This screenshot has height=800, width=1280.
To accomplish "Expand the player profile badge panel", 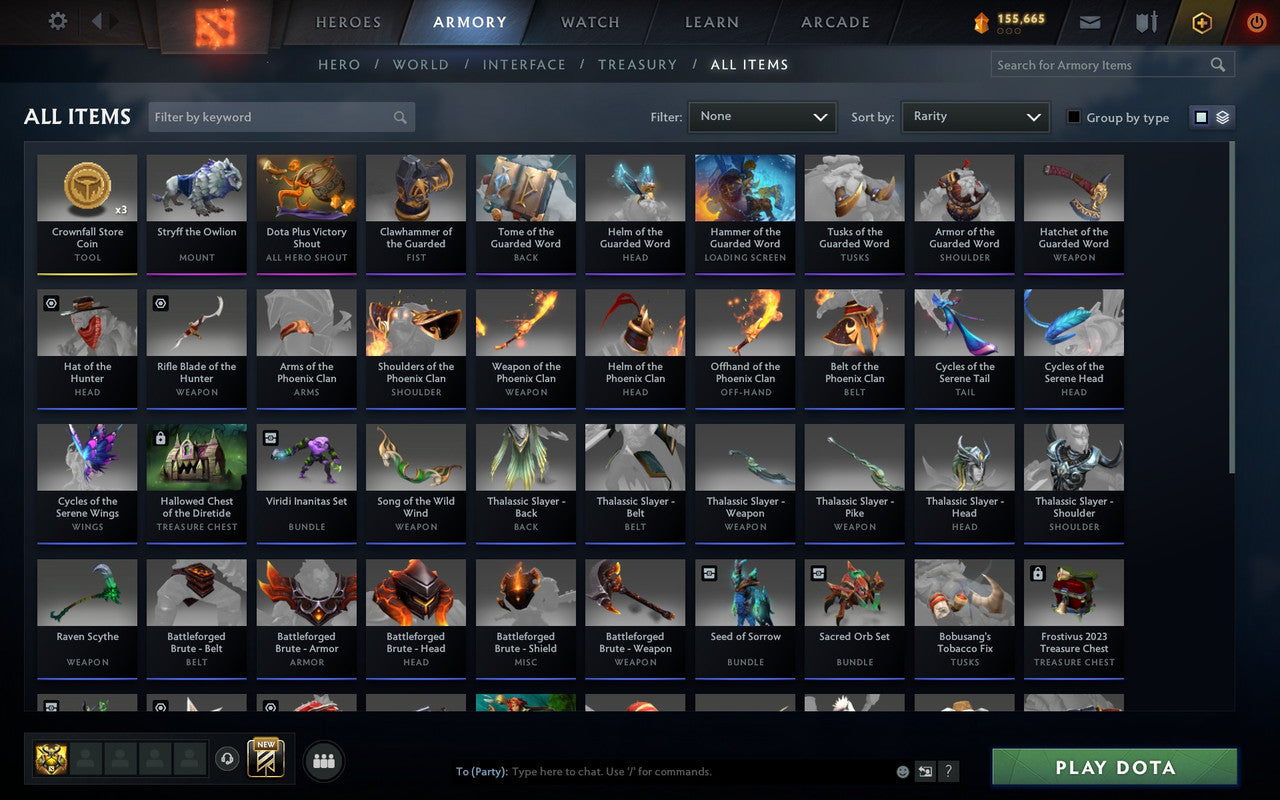I will pyautogui.click(x=53, y=760).
